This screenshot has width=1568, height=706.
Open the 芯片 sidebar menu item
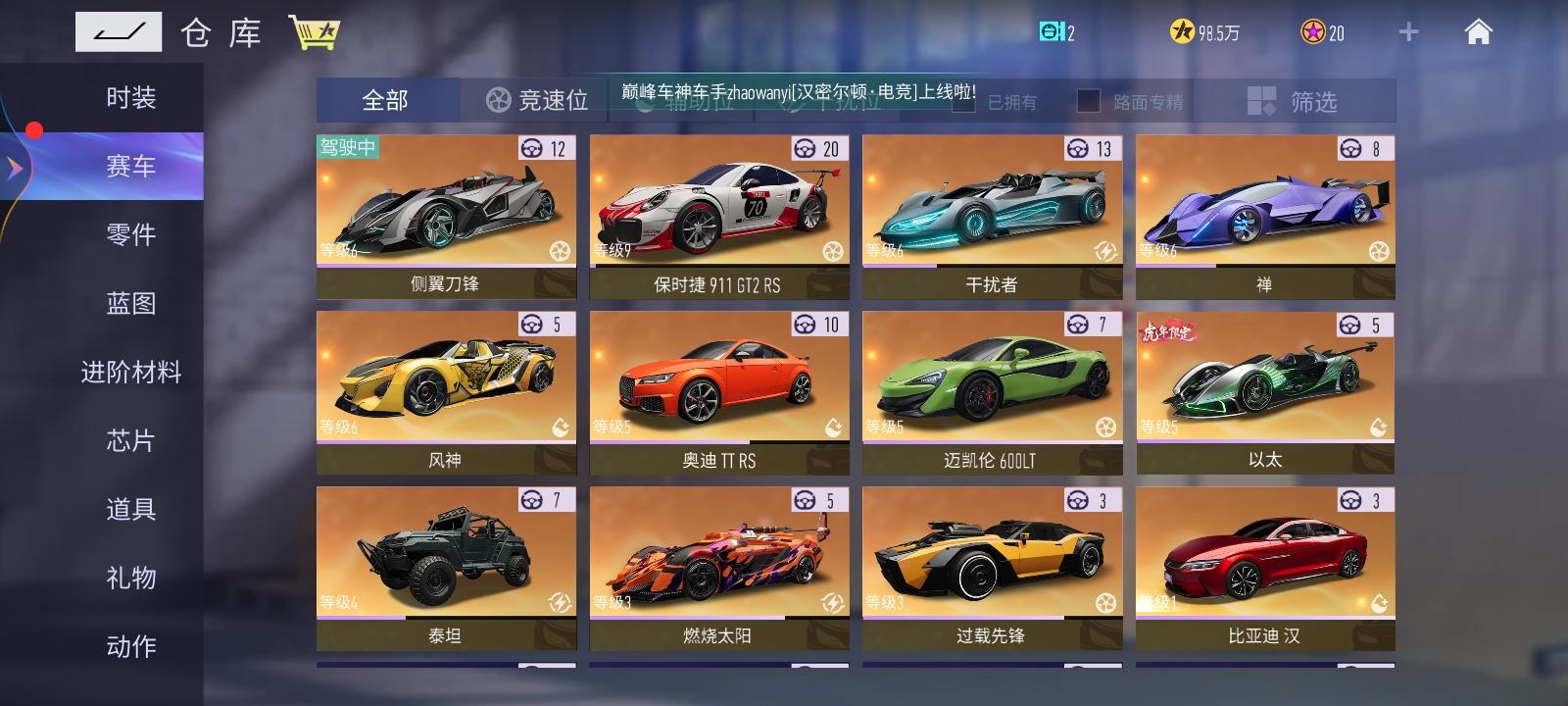(x=131, y=441)
